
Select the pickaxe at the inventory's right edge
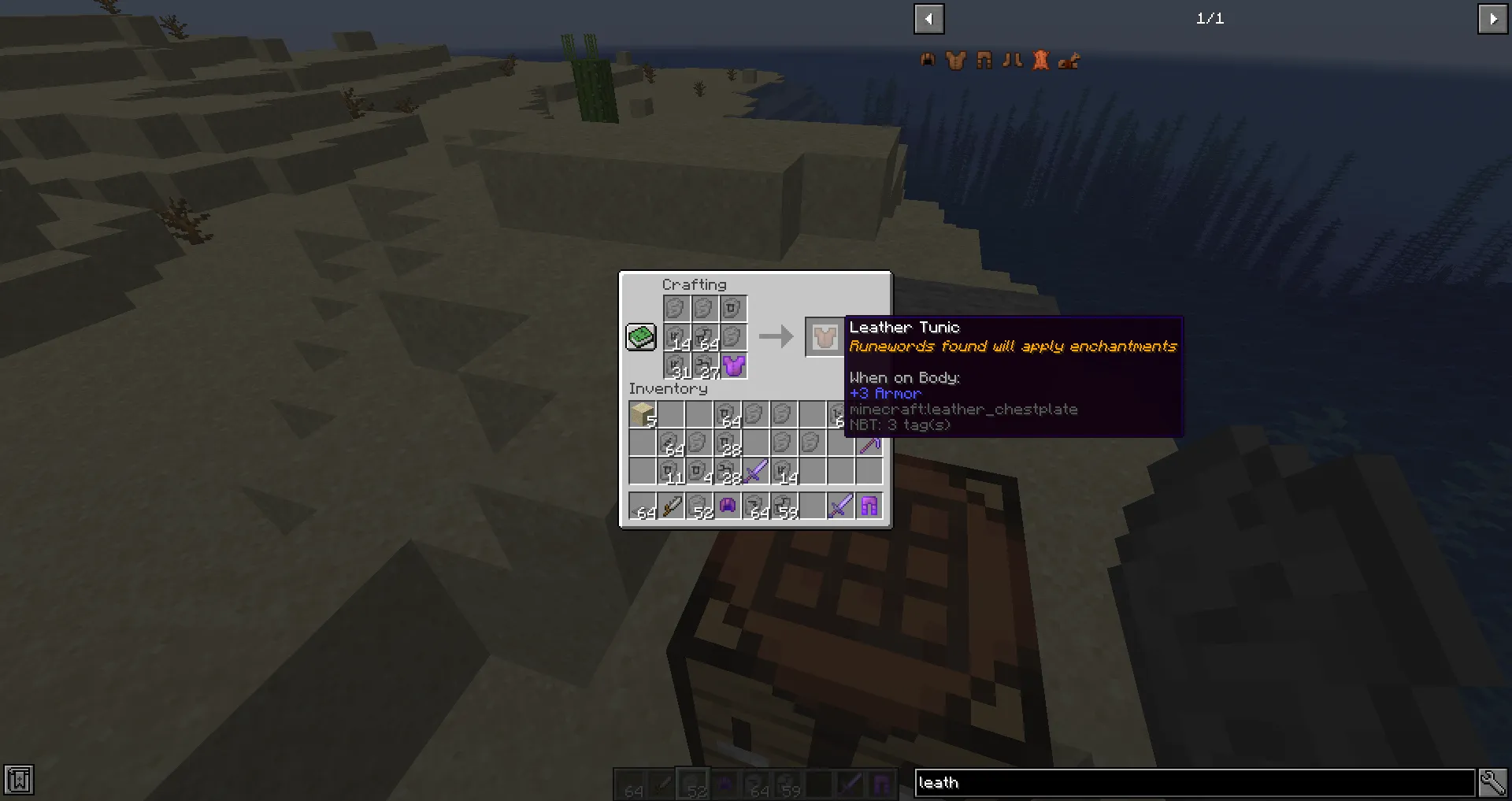click(869, 445)
